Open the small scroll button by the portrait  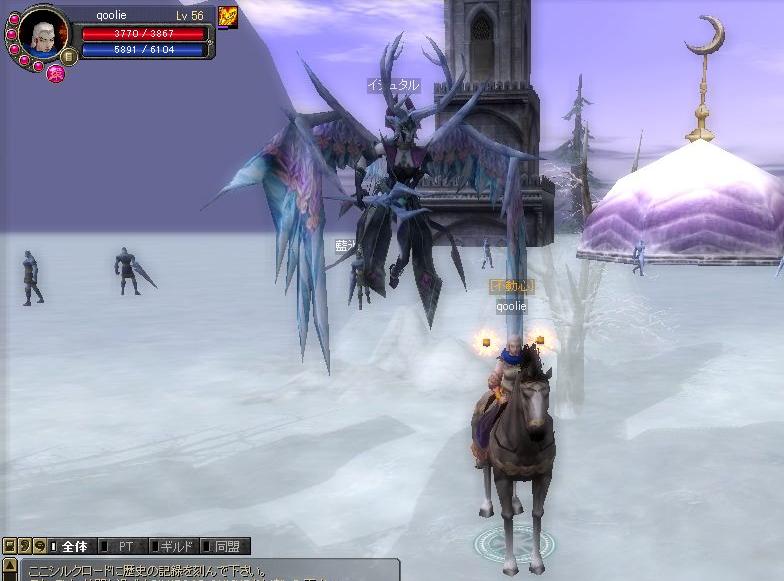pos(69,56)
